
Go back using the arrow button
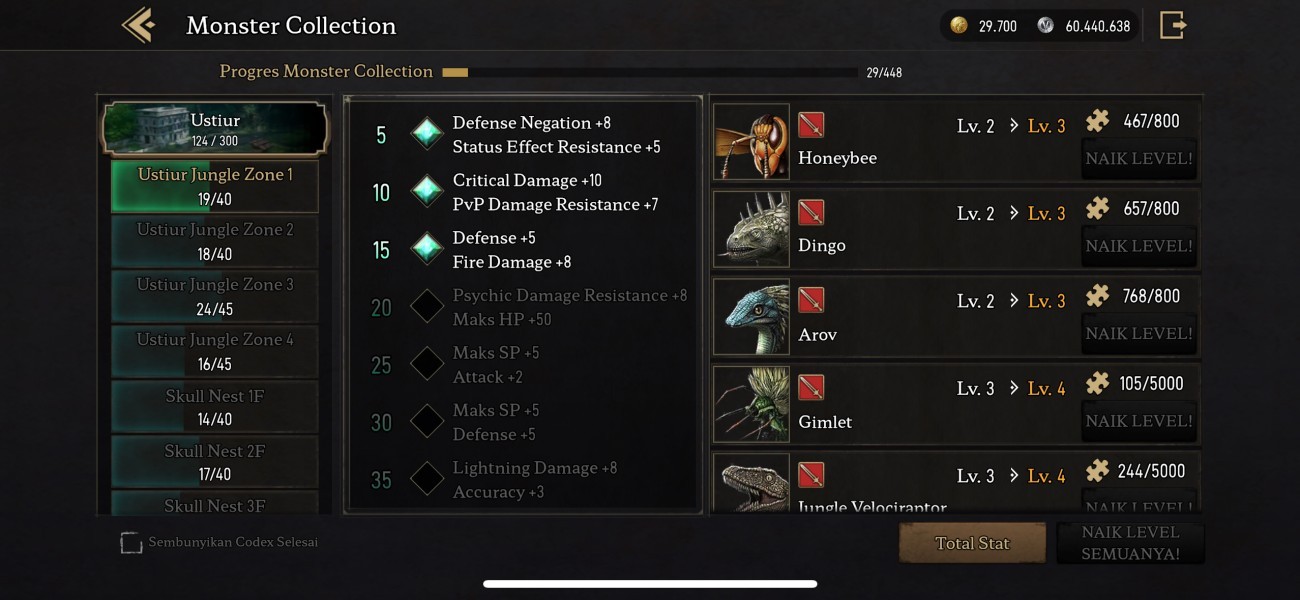coord(138,25)
